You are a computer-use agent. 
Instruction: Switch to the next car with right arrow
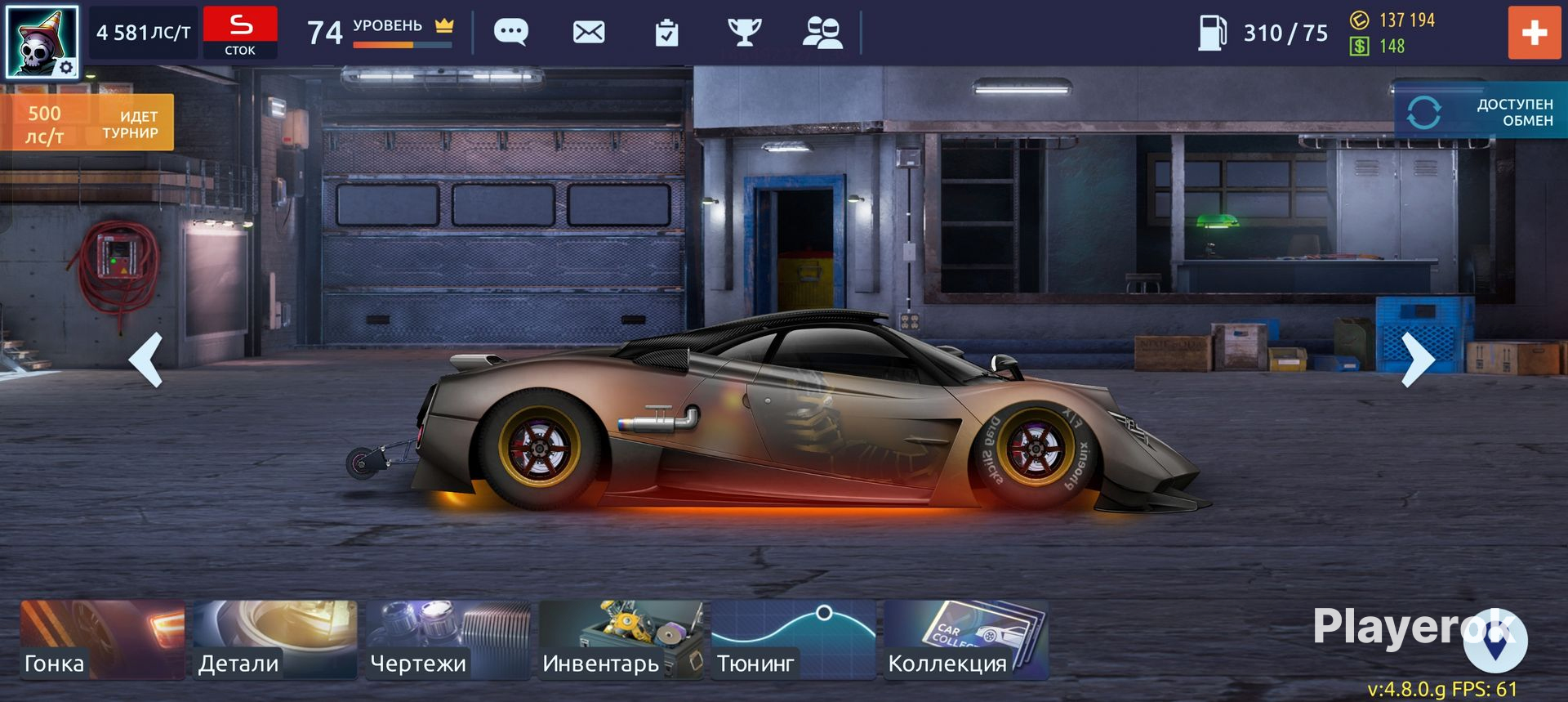point(1417,360)
